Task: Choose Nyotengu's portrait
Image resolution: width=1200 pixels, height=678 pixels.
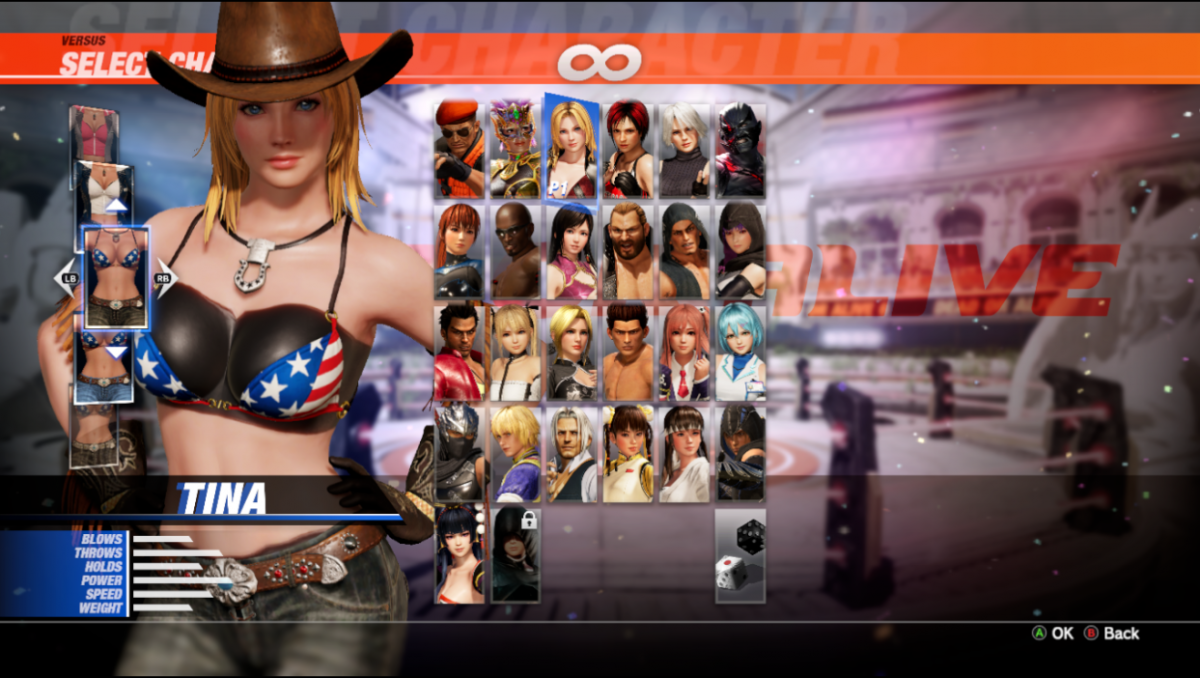Action: 459,554
